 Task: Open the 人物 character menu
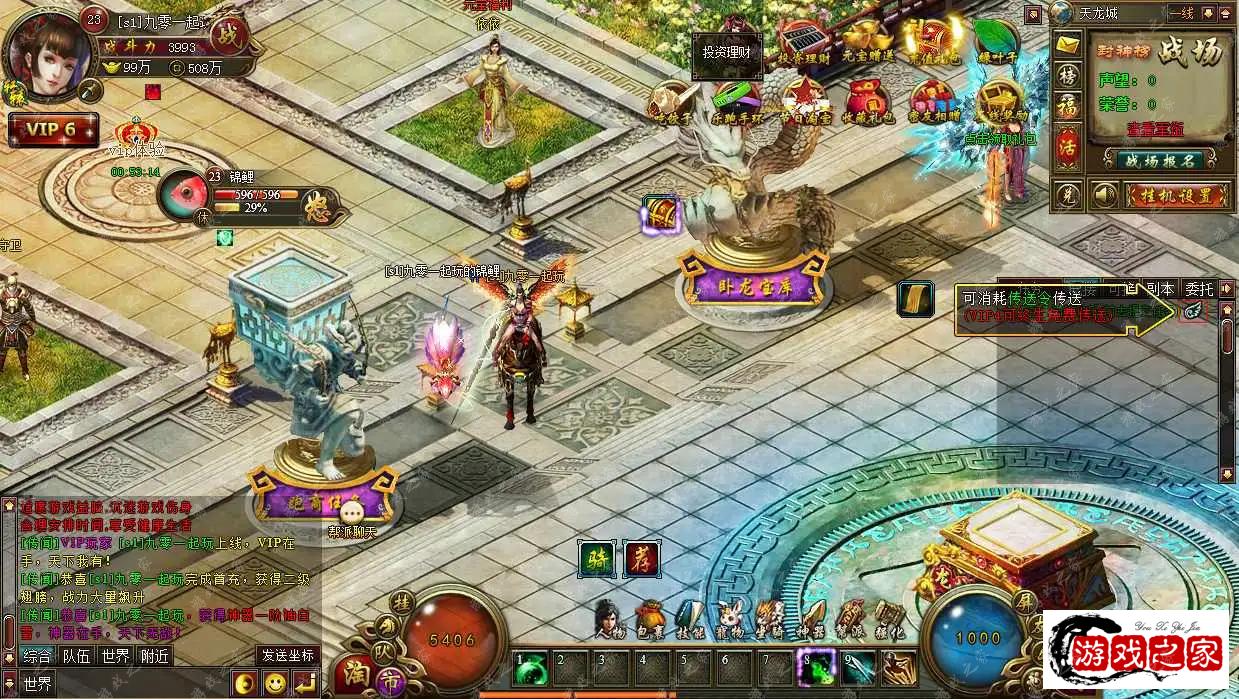[x=608, y=622]
